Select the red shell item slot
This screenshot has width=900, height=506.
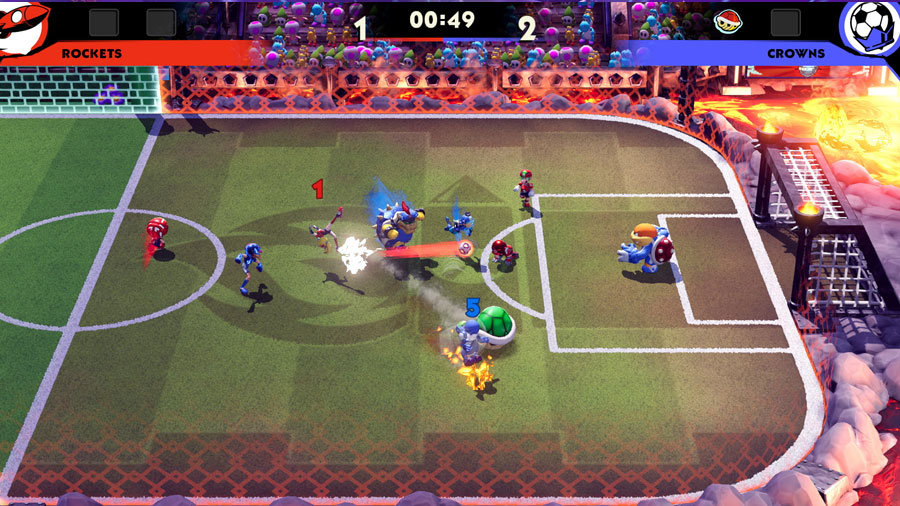pyautogui.click(x=727, y=20)
